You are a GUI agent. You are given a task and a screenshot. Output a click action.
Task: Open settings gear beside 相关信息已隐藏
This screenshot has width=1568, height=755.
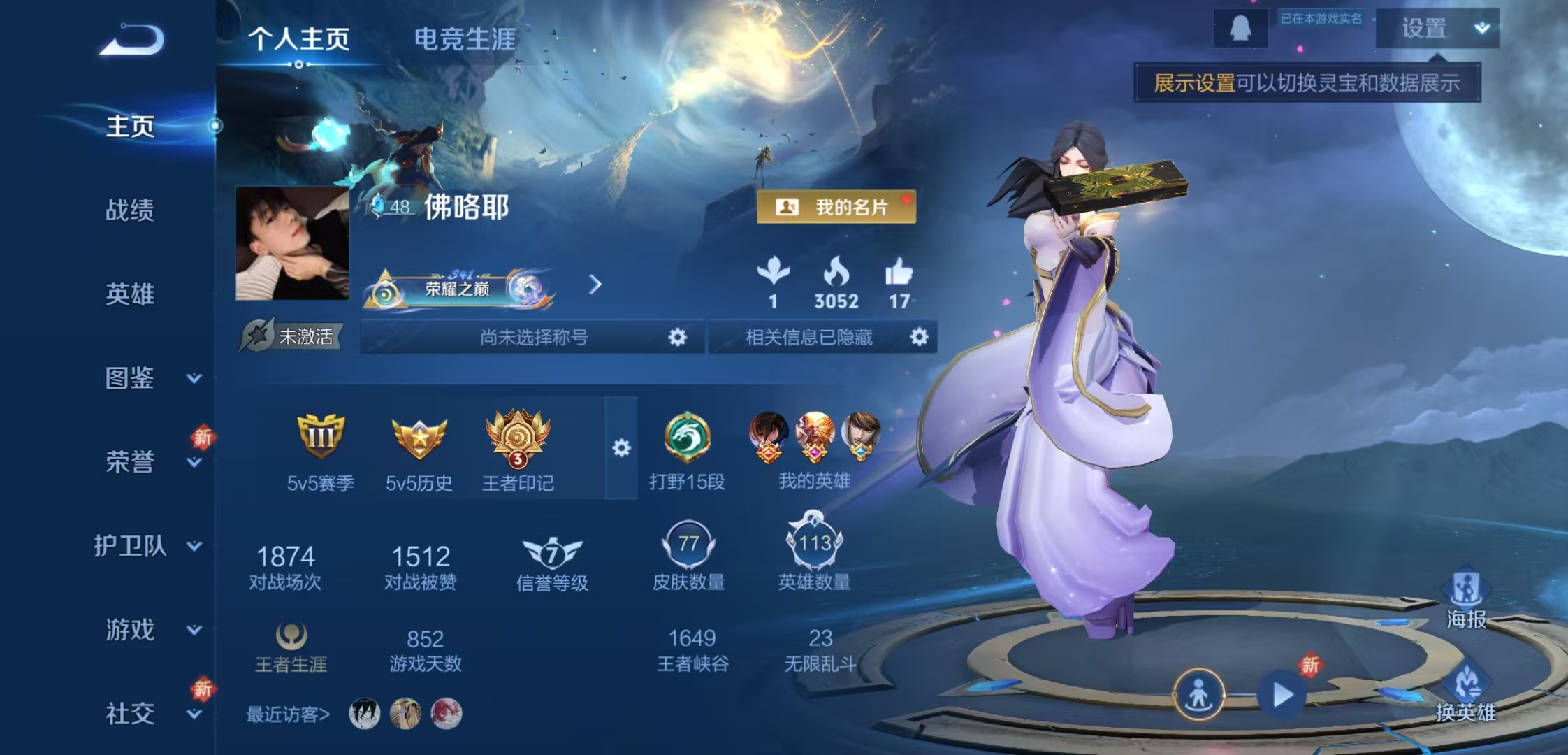[919, 338]
